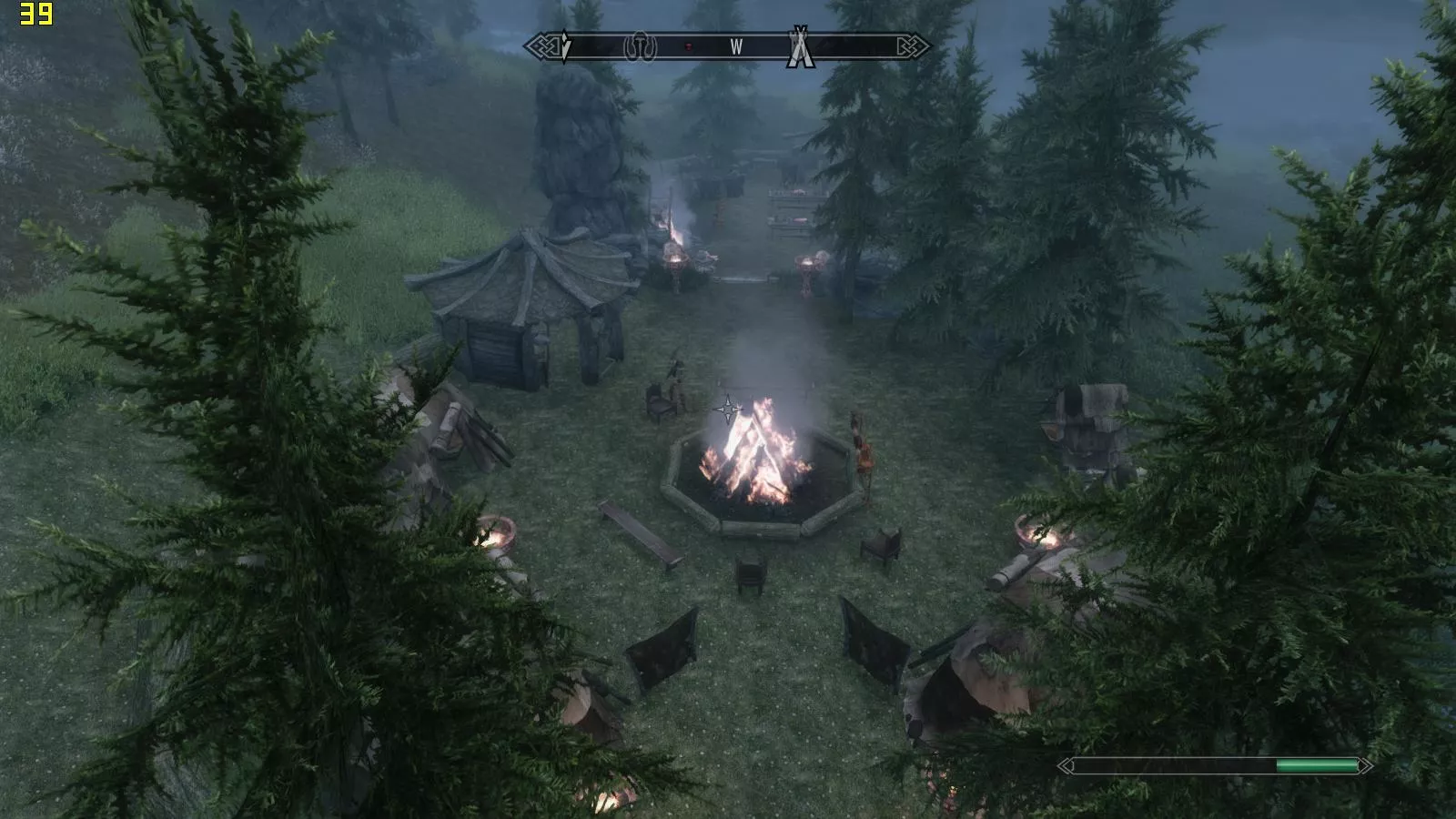
Task: Click the standing stone marker on the compass
Action: click(x=640, y=47)
